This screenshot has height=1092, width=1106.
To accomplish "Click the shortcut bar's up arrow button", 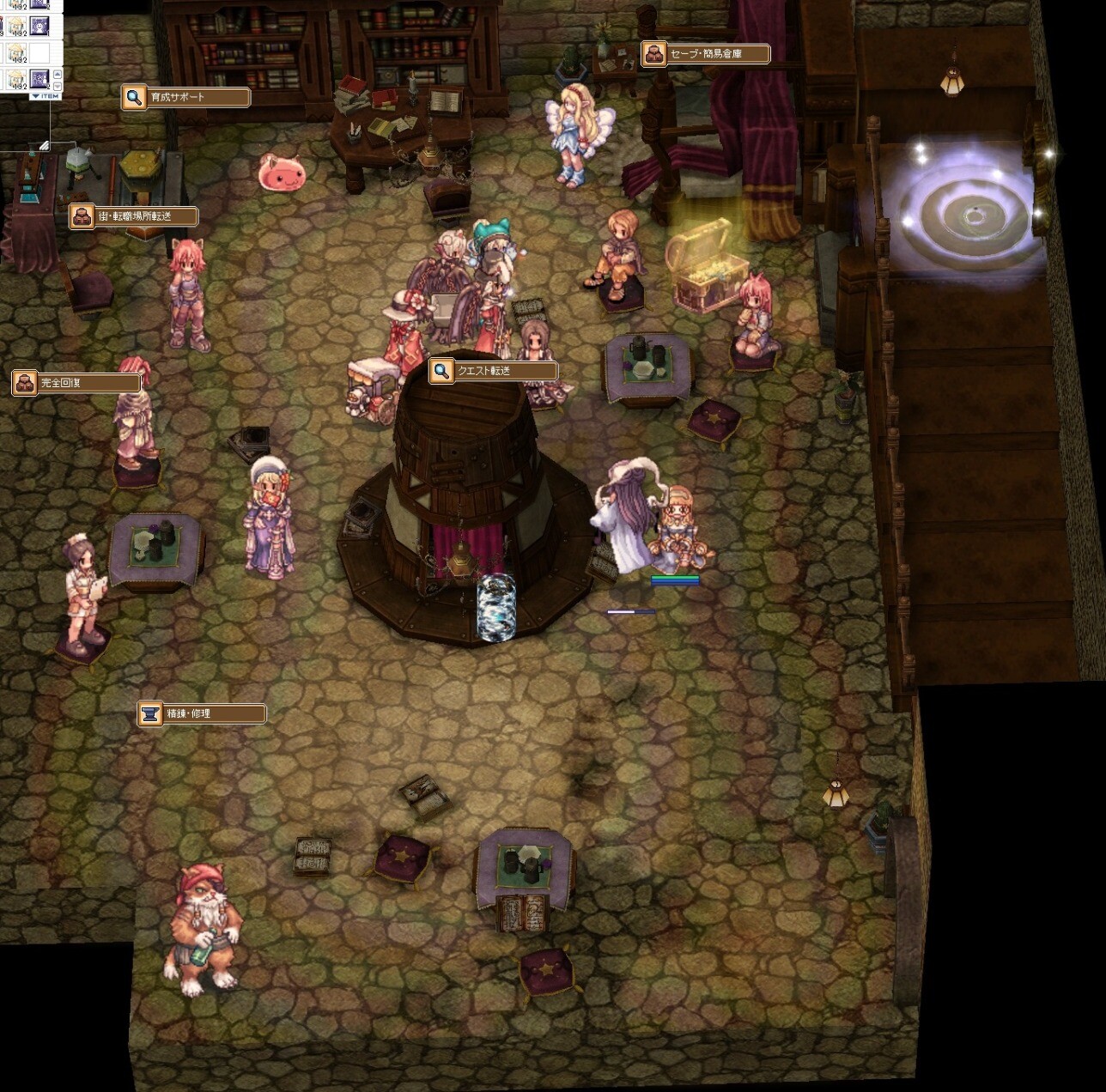I will [x=58, y=75].
